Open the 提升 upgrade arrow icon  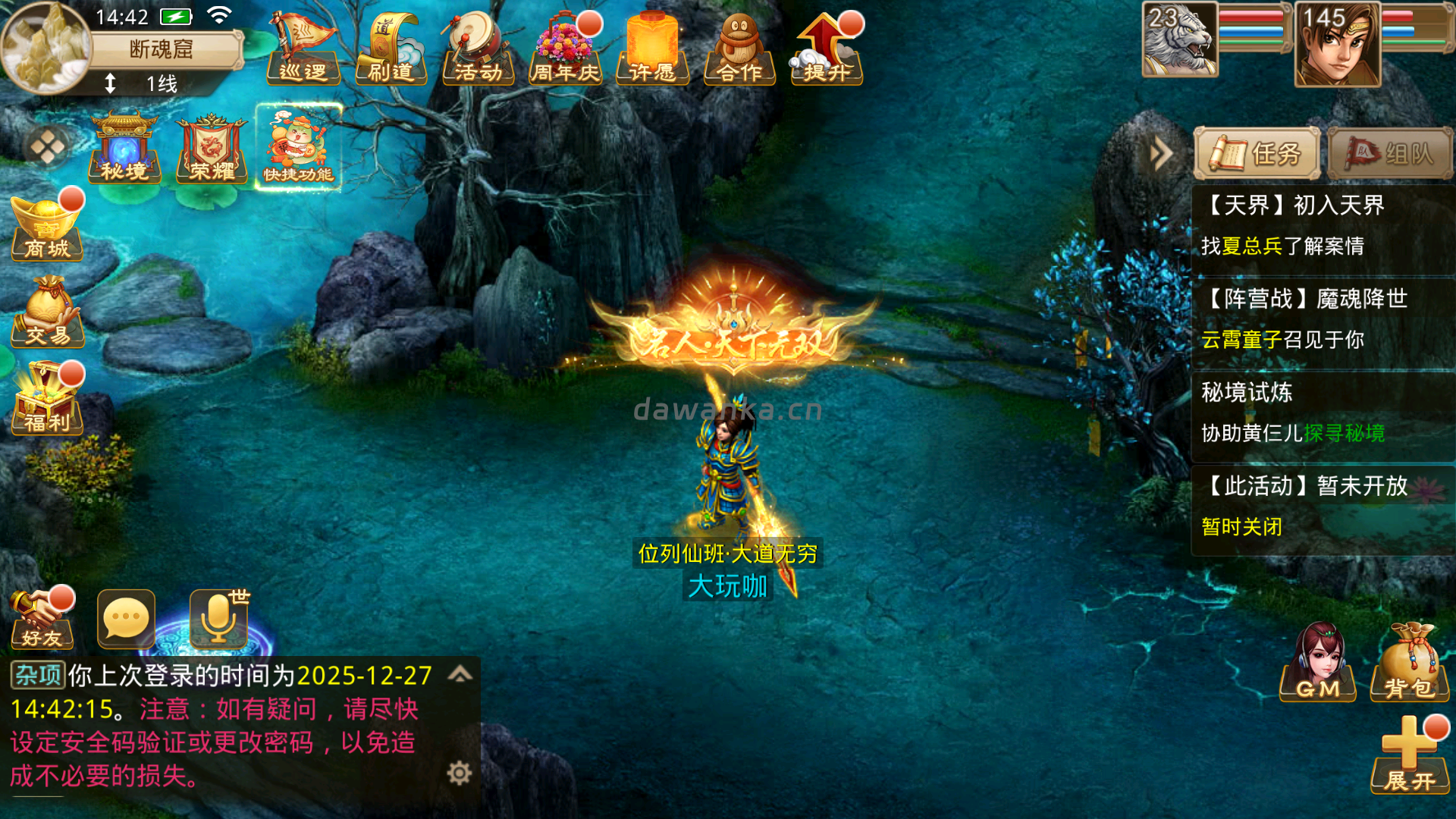click(827, 49)
